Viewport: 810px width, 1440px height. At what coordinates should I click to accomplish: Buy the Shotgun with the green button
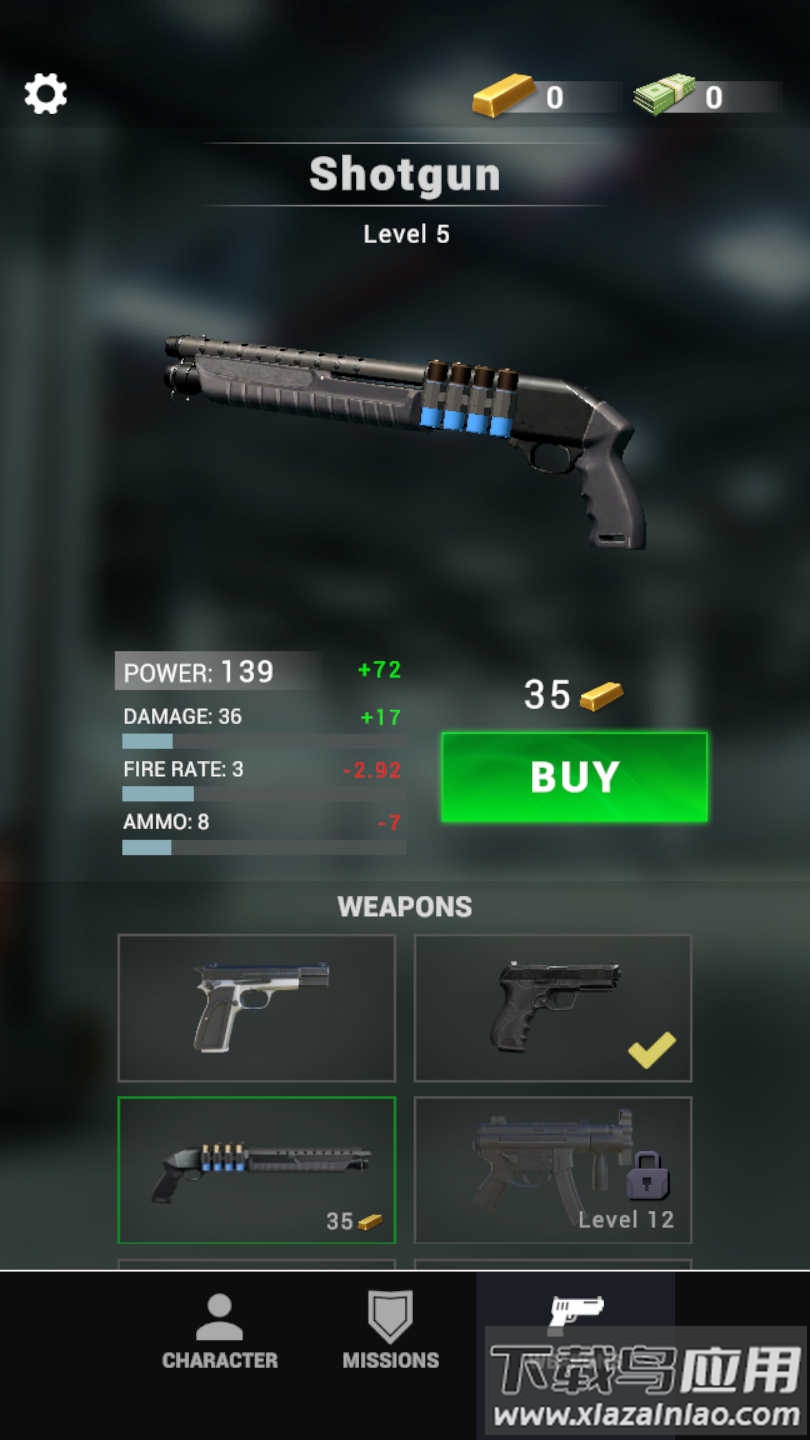[574, 777]
